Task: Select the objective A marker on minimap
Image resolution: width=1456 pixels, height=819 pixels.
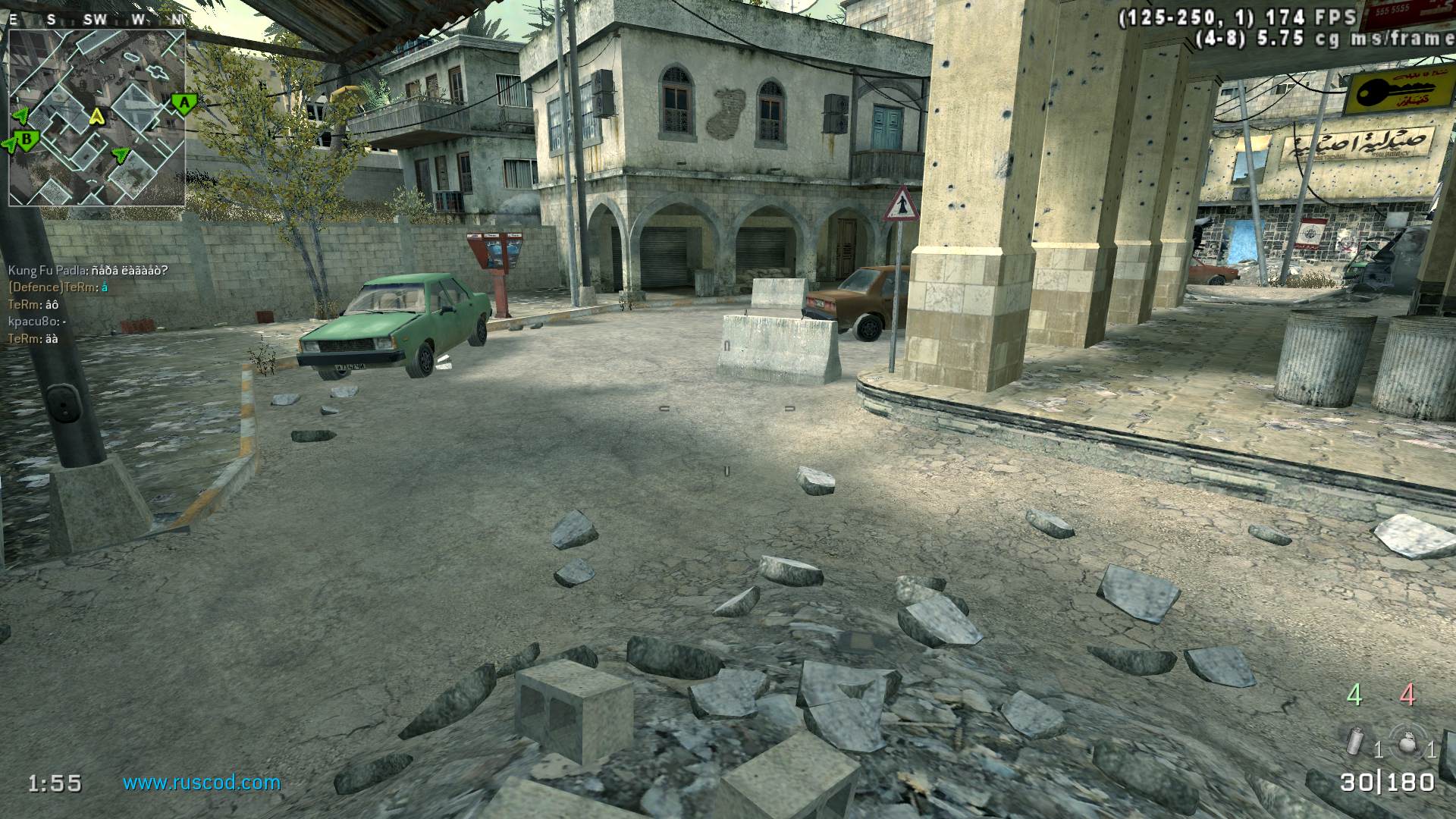Action: point(181,102)
